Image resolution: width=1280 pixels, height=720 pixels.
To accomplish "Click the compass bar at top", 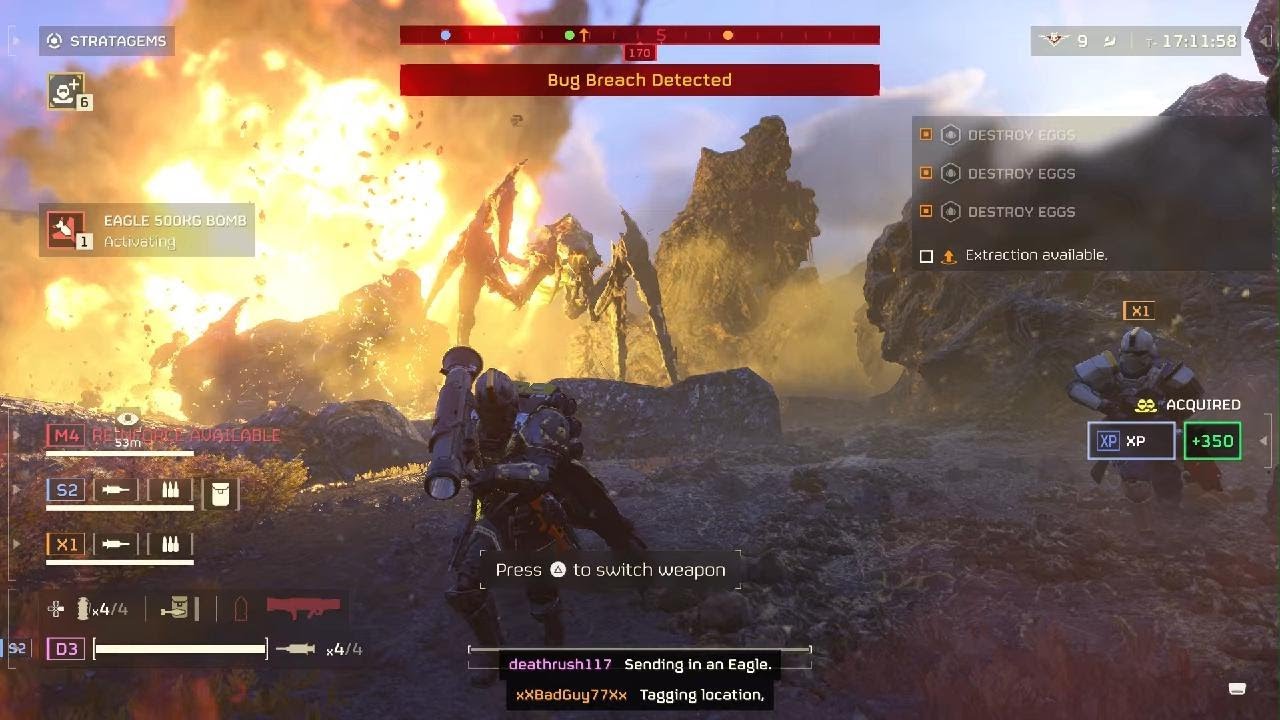I will coord(639,35).
